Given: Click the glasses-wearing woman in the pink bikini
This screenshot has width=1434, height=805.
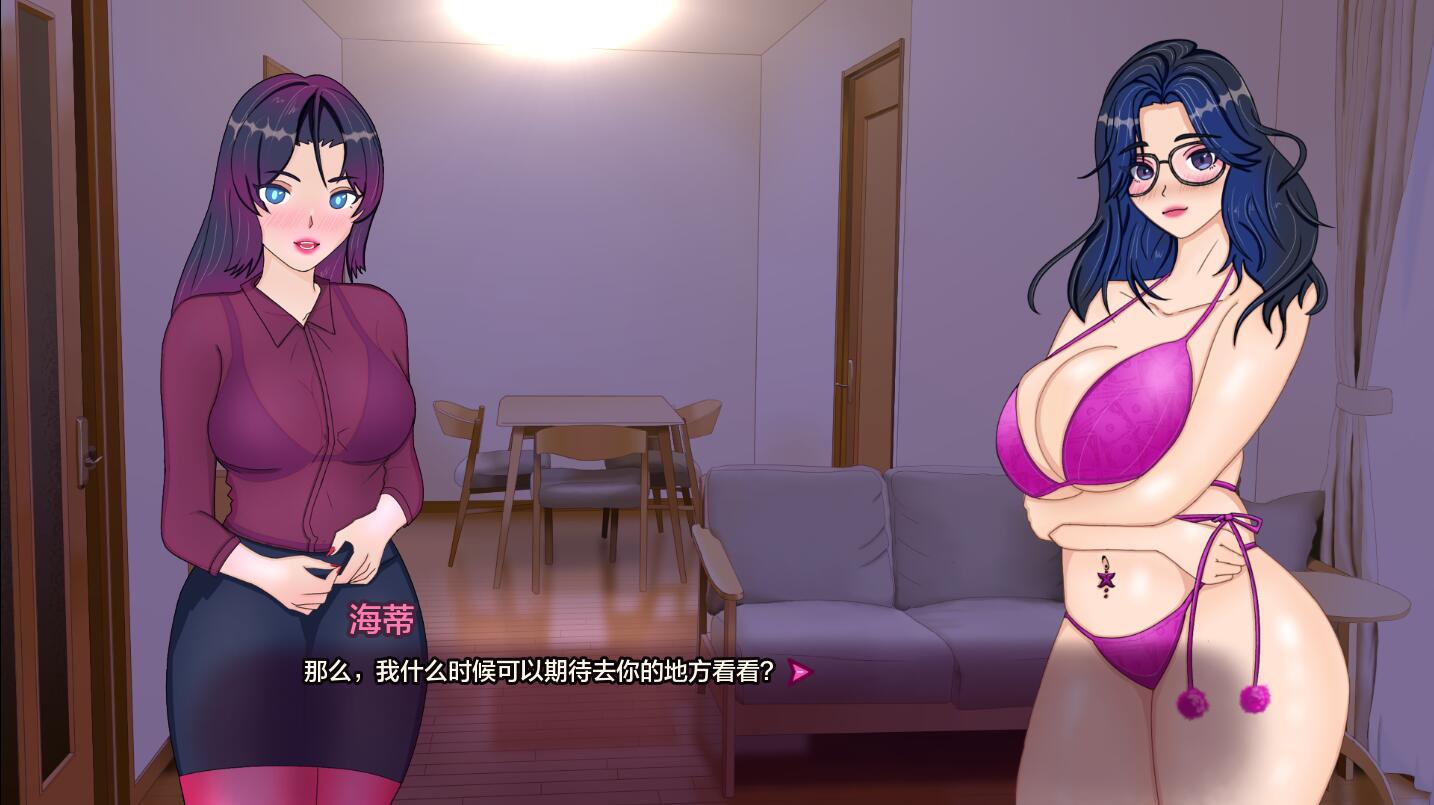Looking at the screenshot, I should point(1150,400).
